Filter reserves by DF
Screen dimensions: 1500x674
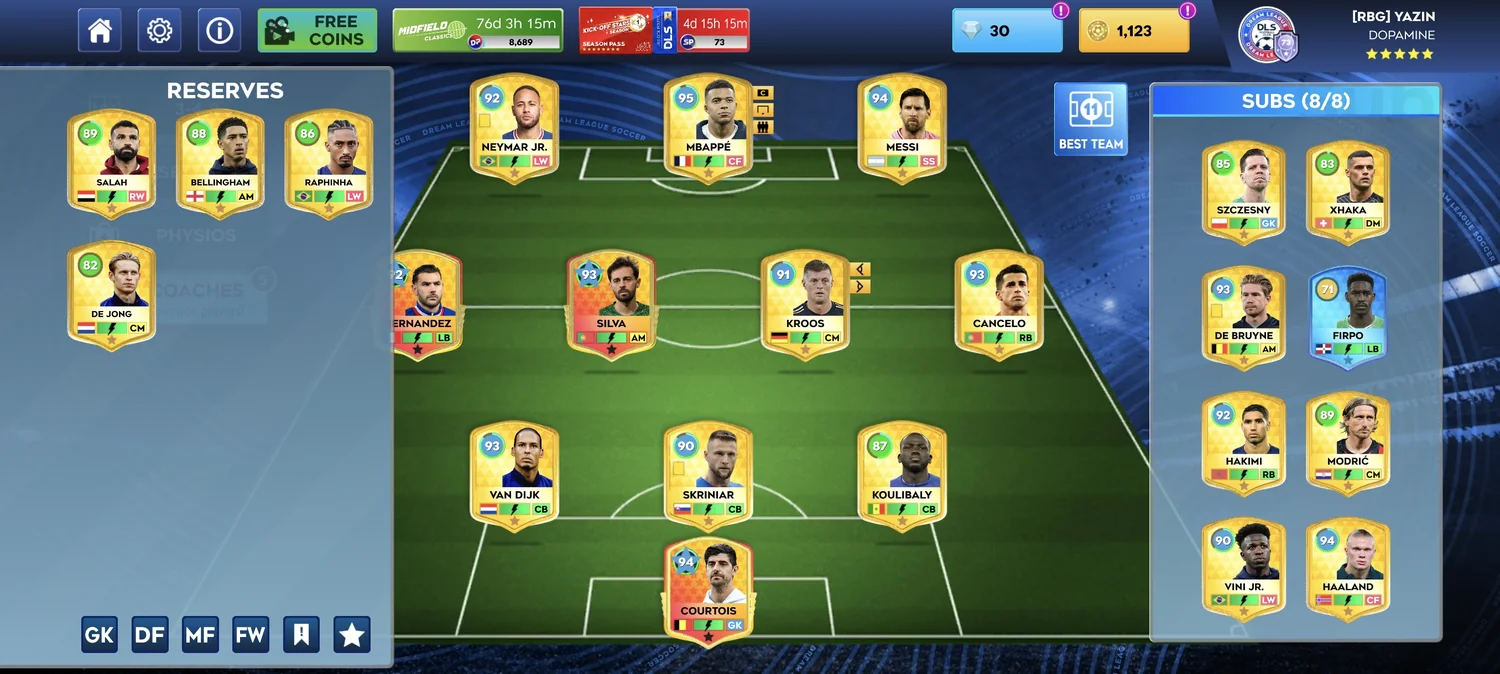click(x=150, y=634)
